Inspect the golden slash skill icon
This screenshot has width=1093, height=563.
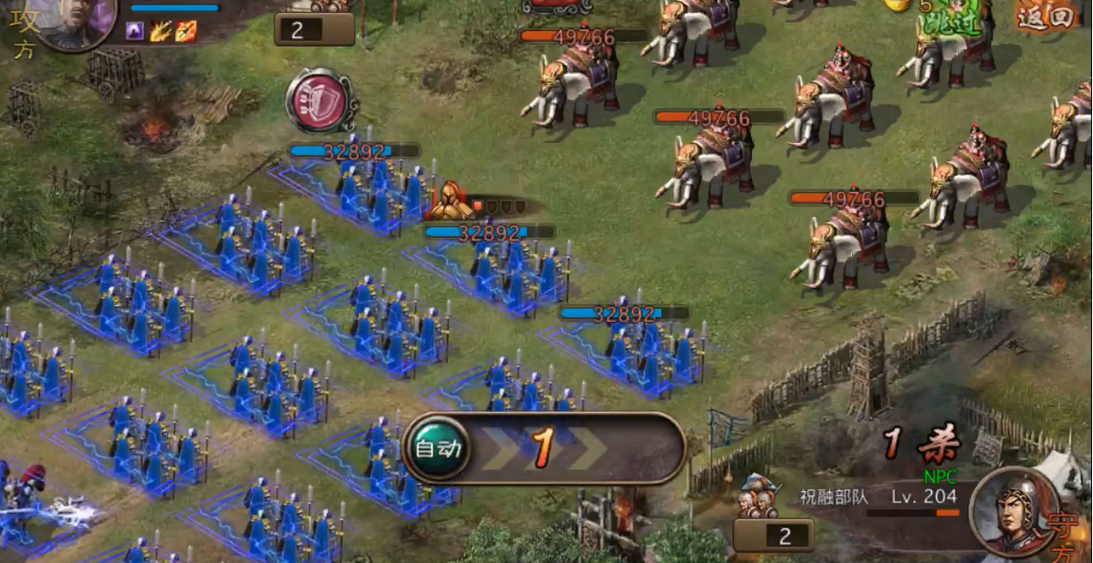click(x=160, y=32)
